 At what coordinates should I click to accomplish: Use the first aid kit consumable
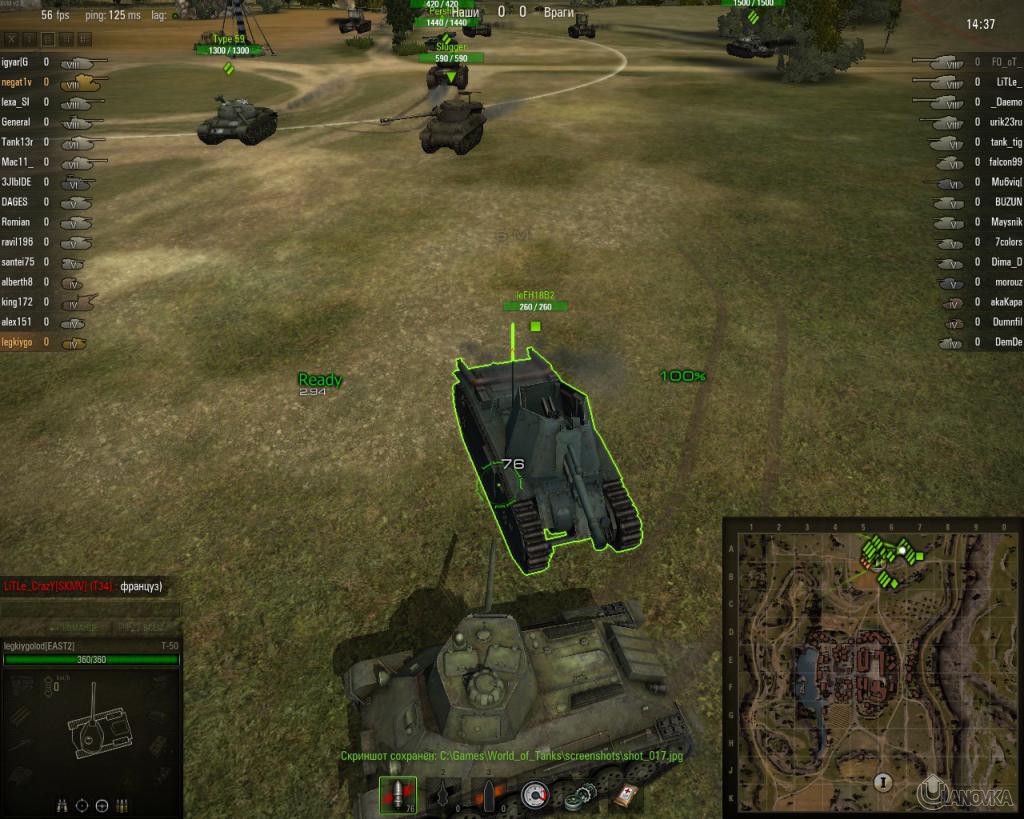click(x=627, y=795)
